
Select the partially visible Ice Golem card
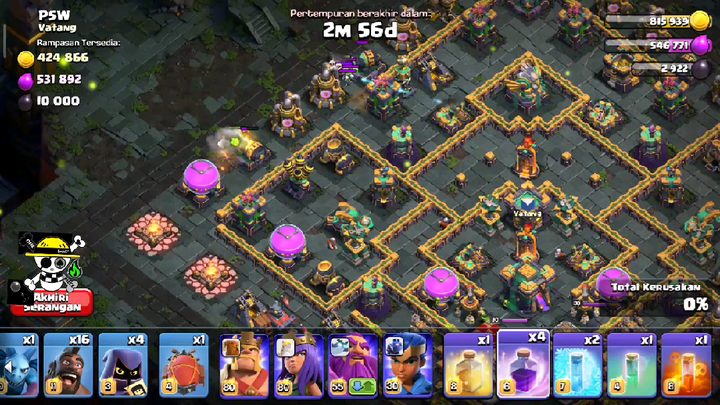(x=17, y=367)
